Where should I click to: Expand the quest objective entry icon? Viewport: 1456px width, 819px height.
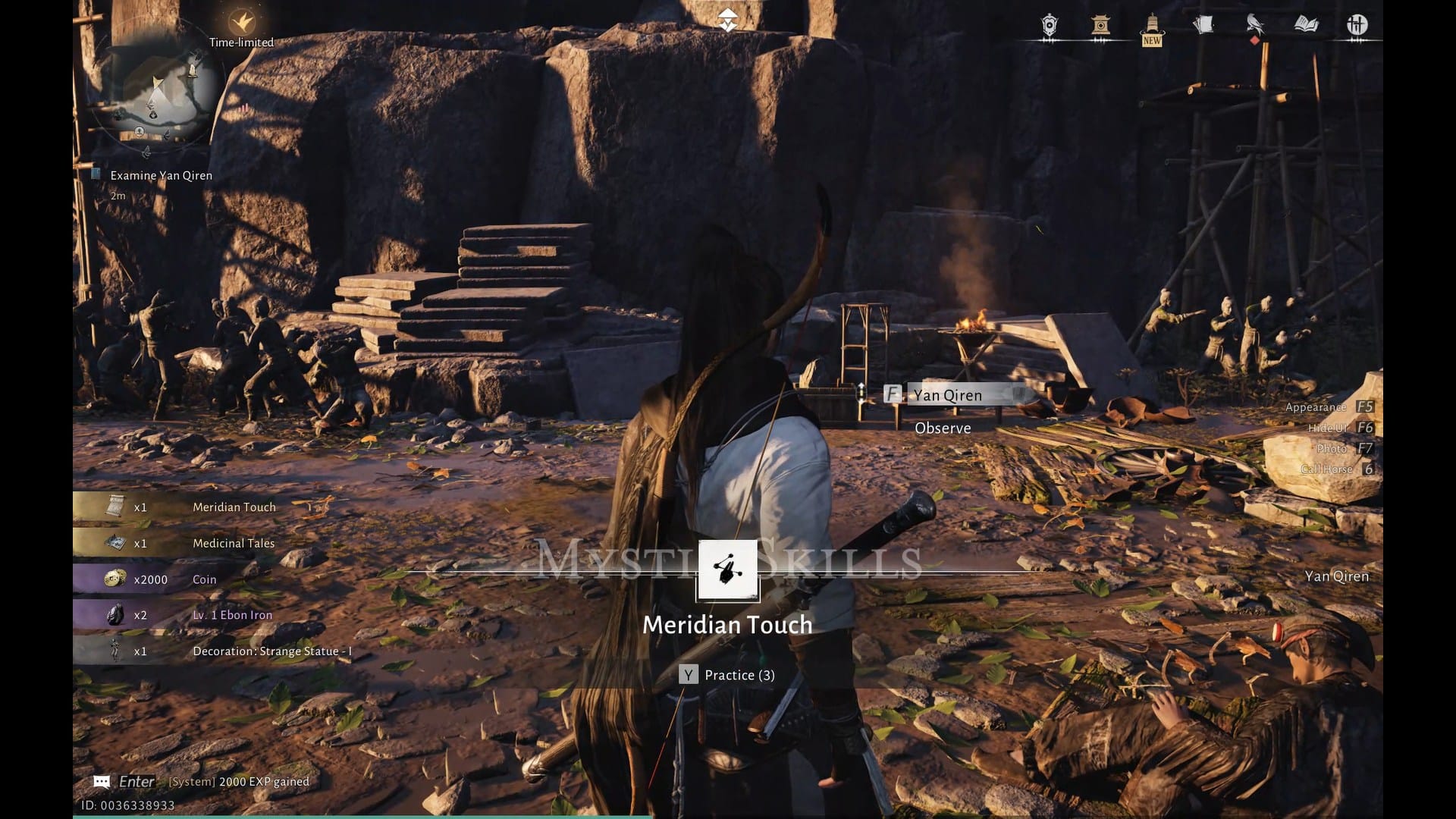coord(96,174)
